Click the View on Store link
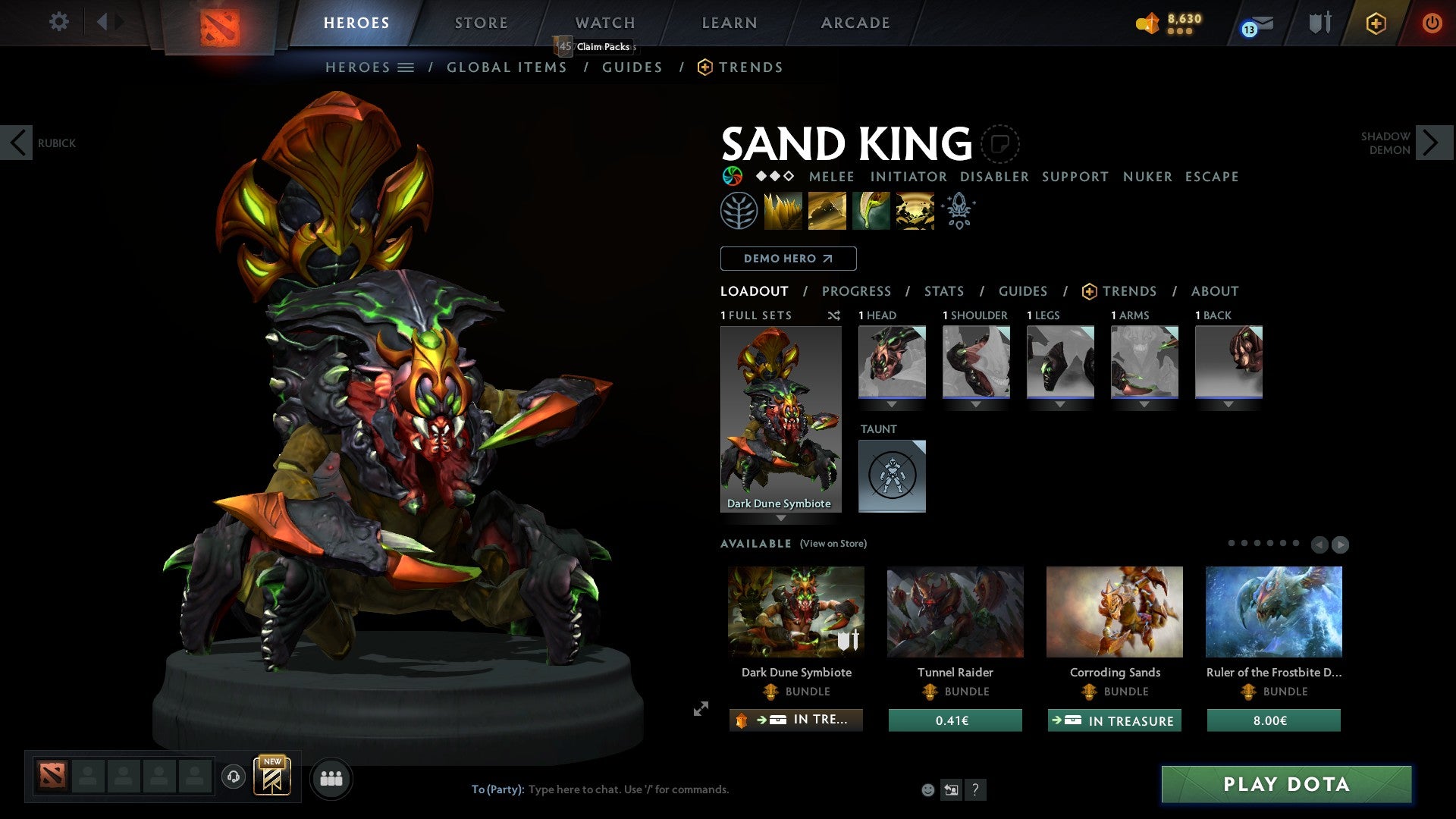Viewport: 1456px width, 819px height. coord(832,544)
